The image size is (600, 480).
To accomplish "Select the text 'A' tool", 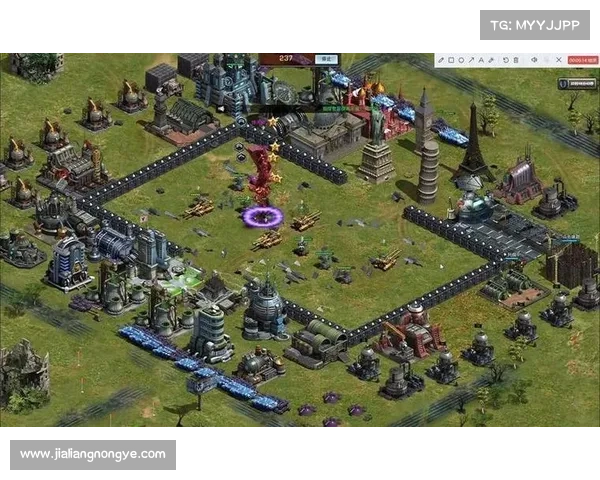I will tap(483, 60).
